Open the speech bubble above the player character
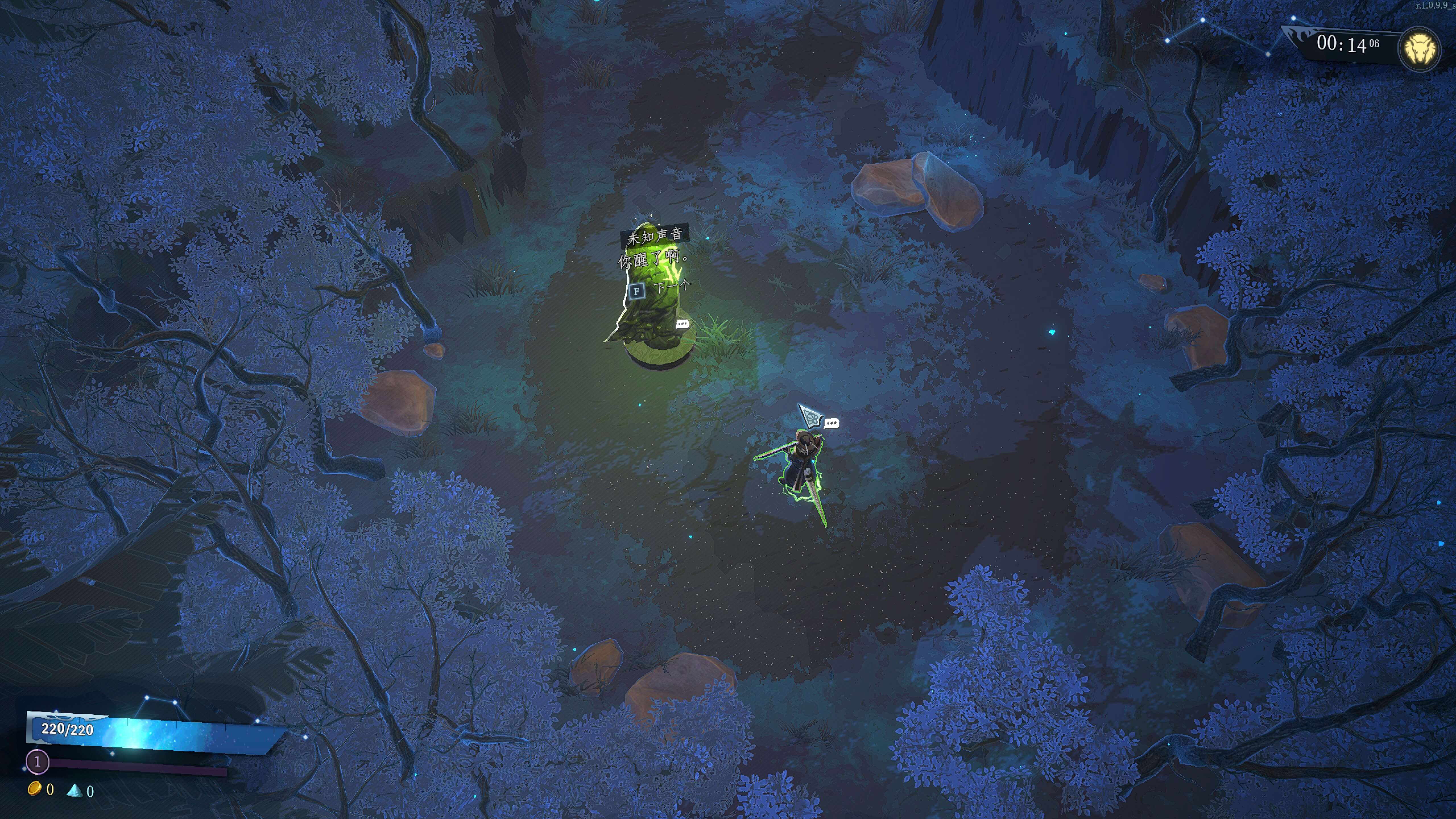The image size is (1456, 819). click(832, 423)
